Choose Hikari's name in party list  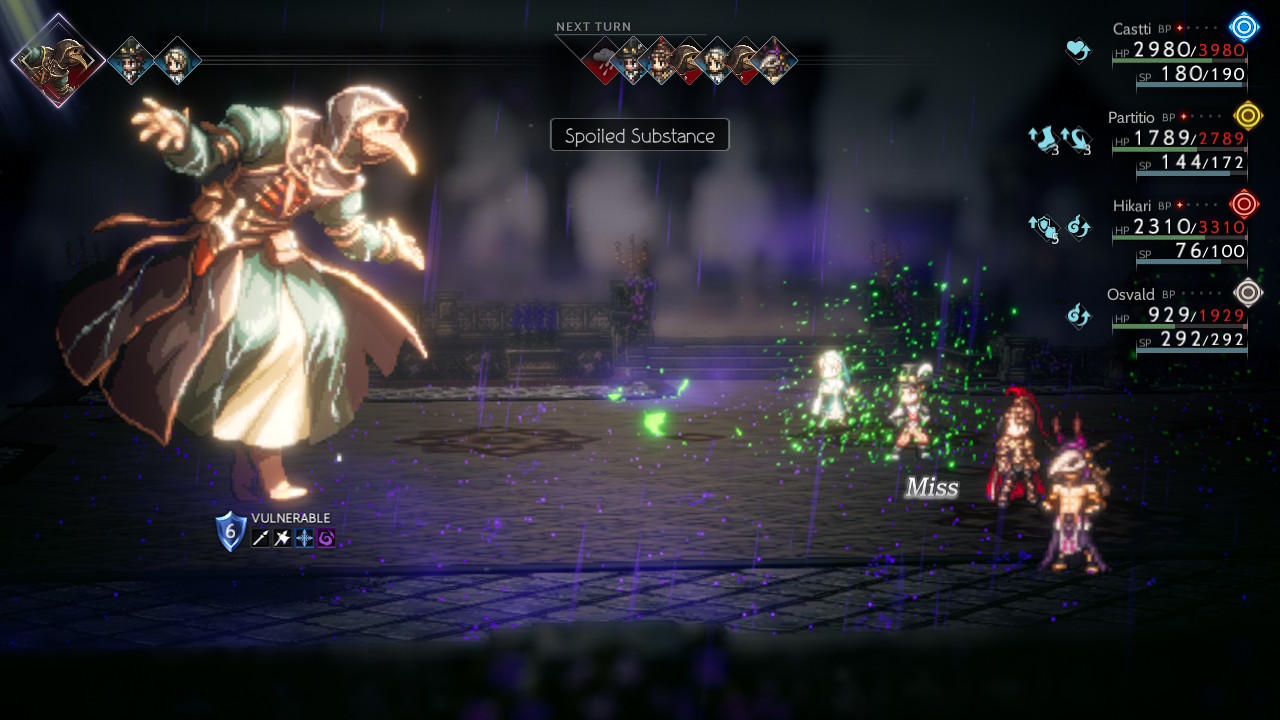(1132, 206)
